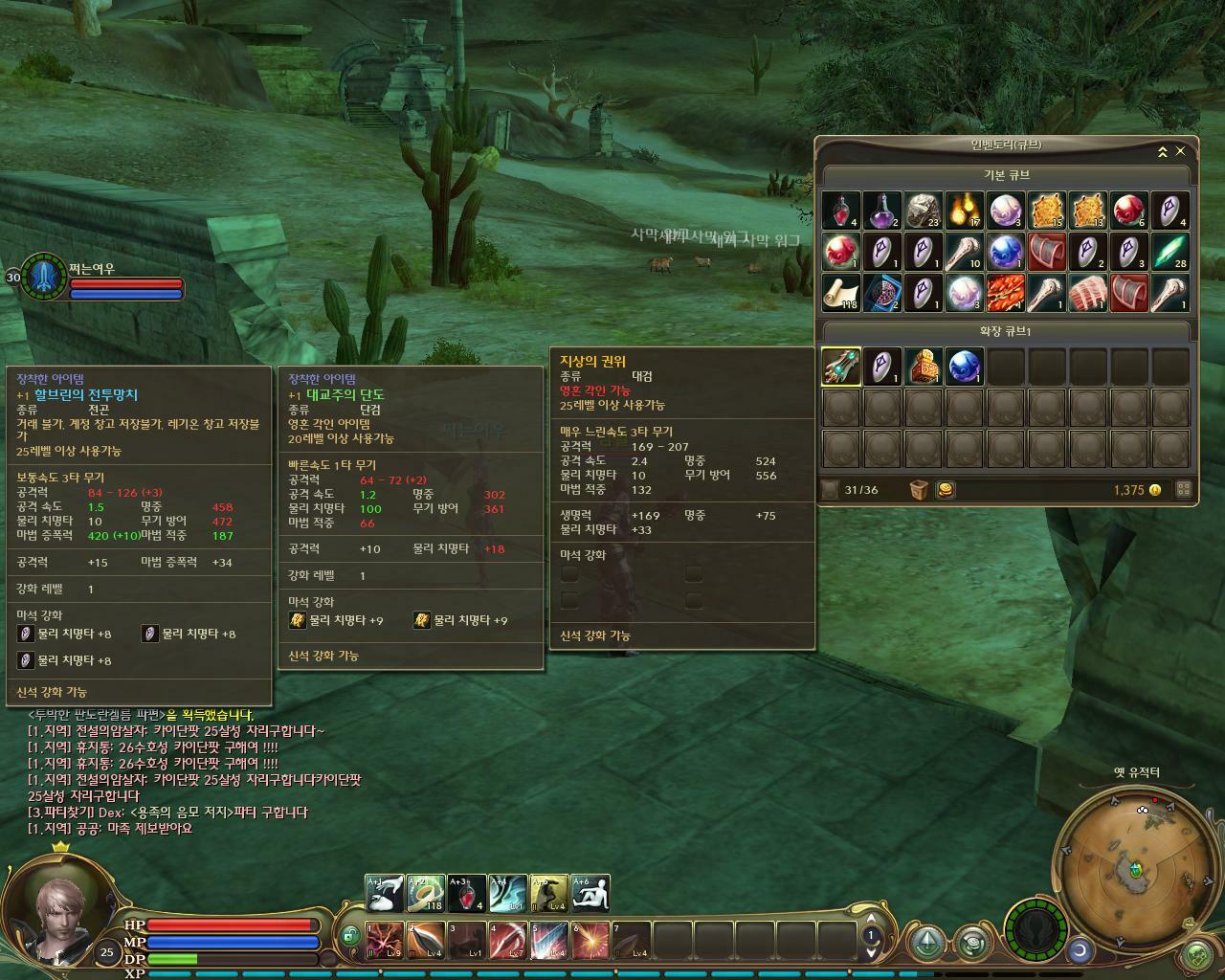This screenshot has width=1225, height=980.
Task: Close the inventory cube window
Action: [x=1180, y=151]
